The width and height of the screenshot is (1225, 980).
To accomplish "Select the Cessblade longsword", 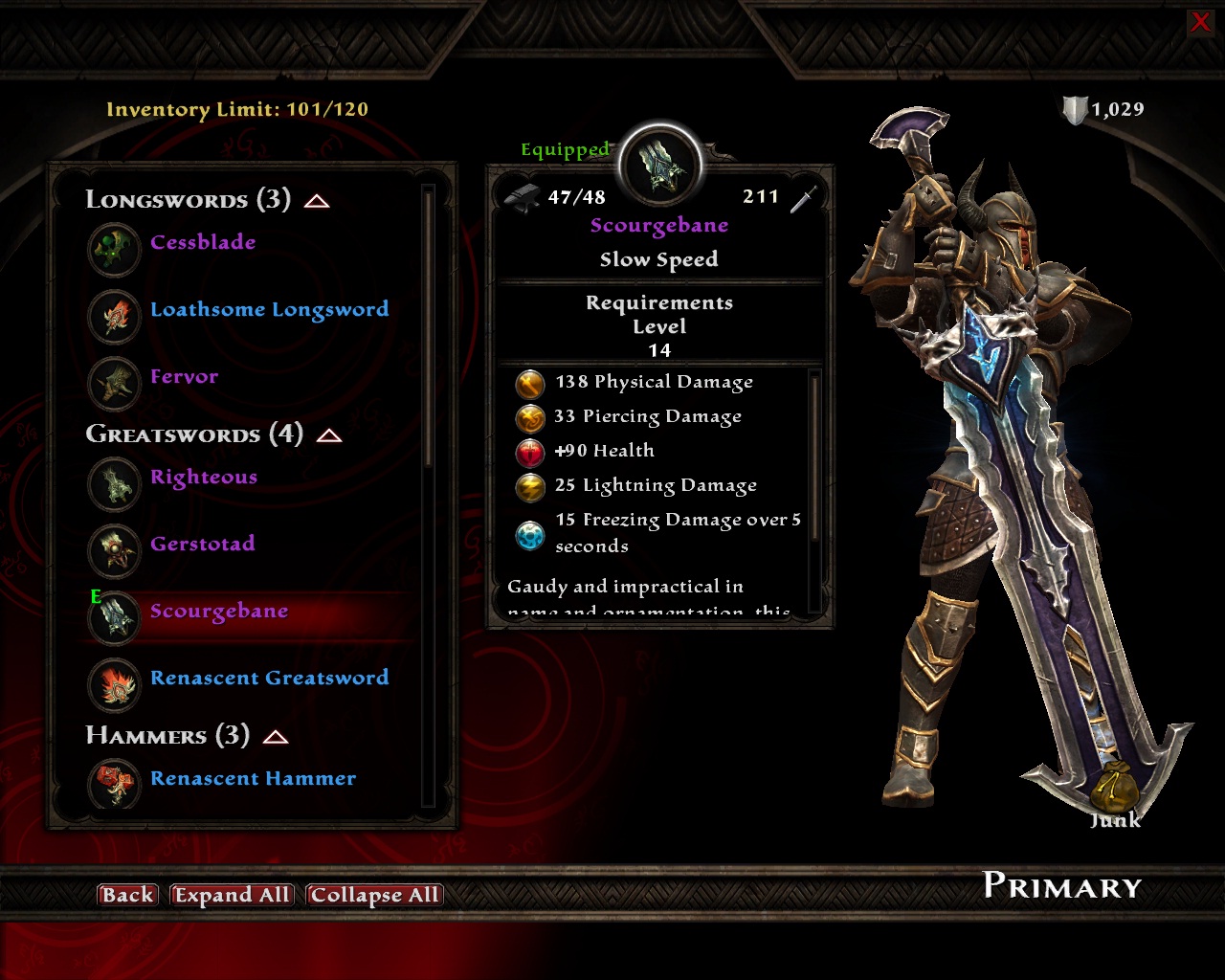I will (203, 243).
